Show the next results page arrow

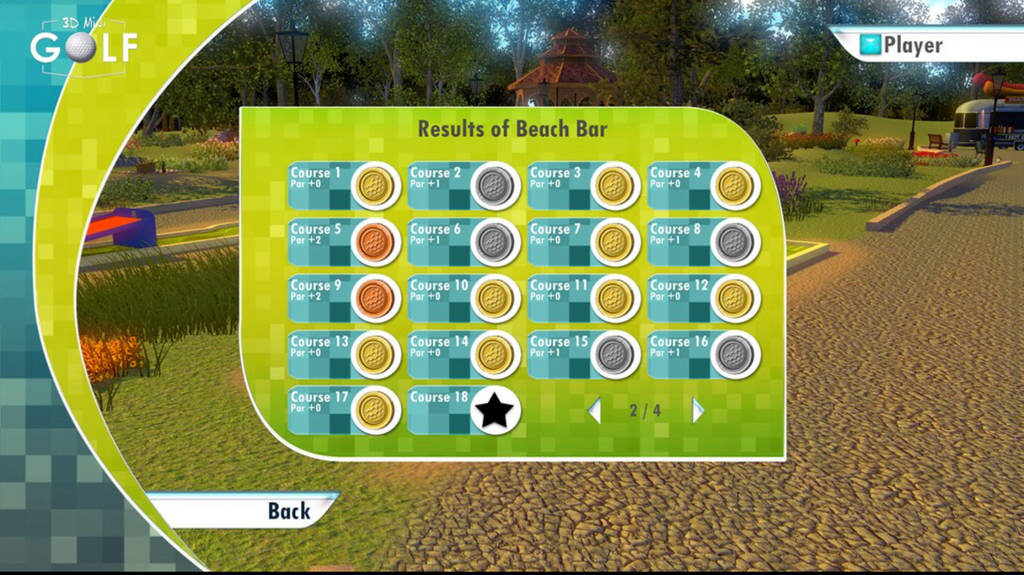click(698, 411)
